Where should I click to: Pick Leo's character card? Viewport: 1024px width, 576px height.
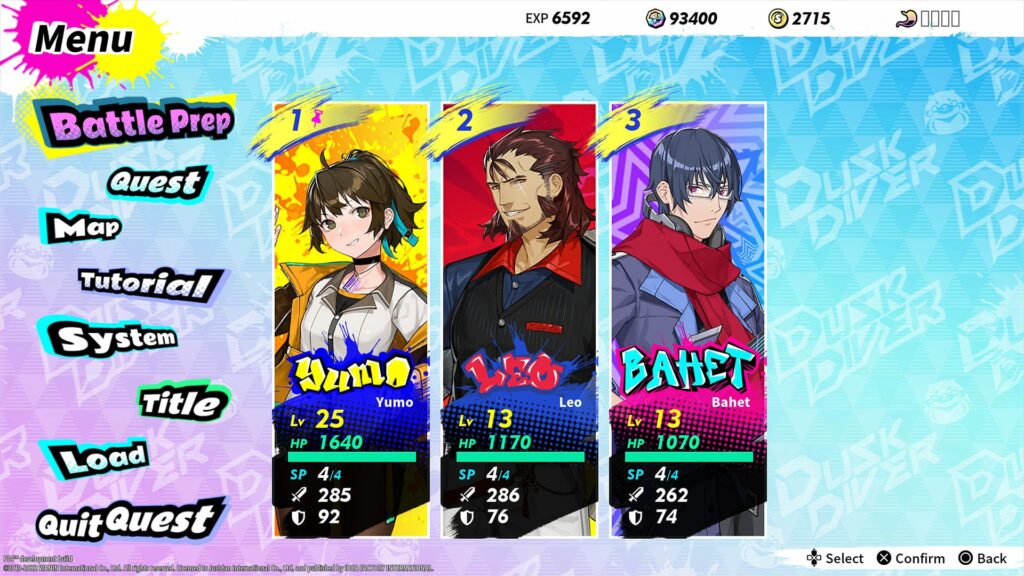pyautogui.click(x=519, y=320)
